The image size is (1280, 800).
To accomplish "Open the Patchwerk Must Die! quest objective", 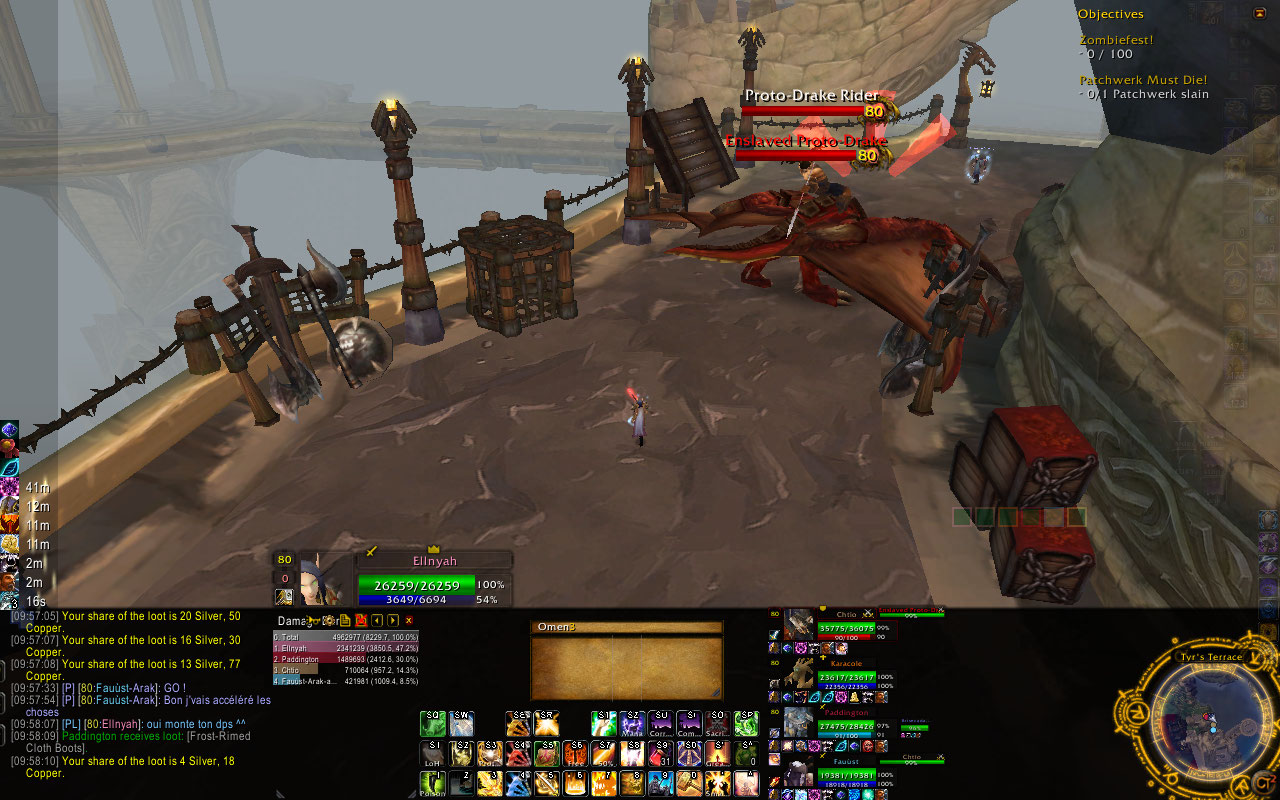I will (1143, 80).
